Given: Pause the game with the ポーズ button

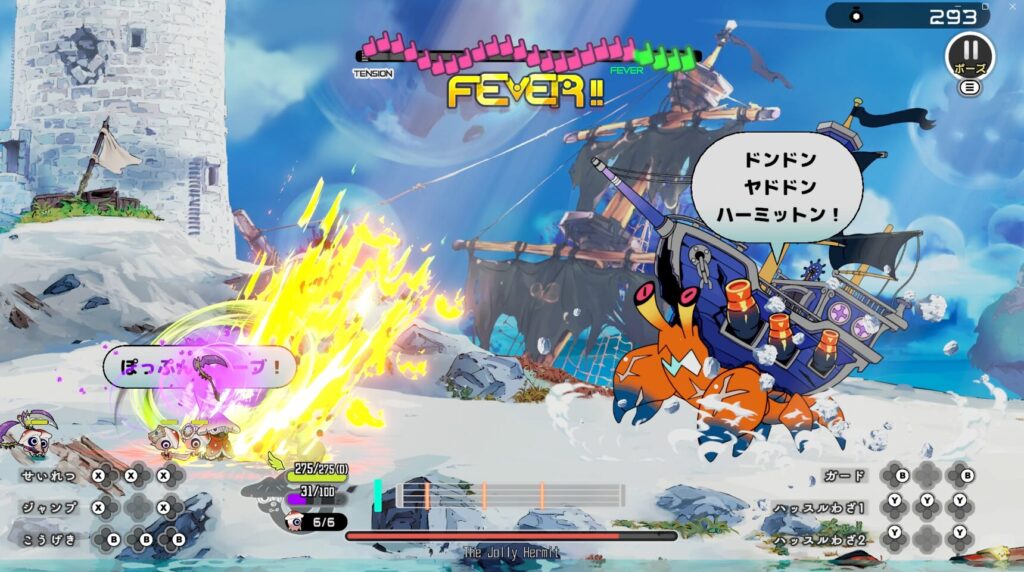Looking at the screenshot, I should point(969,53).
